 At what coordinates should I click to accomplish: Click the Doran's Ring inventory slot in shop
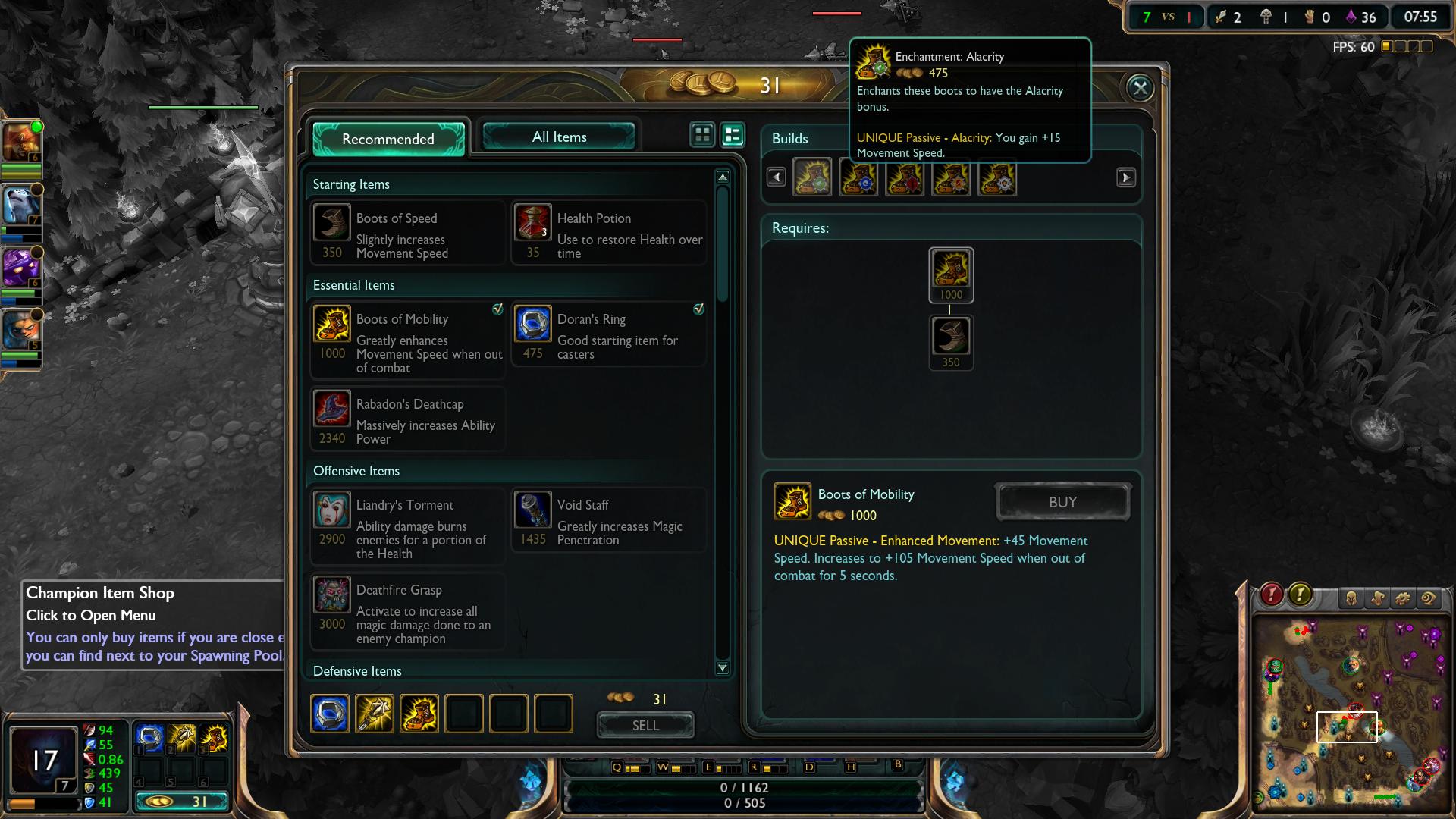click(x=330, y=714)
